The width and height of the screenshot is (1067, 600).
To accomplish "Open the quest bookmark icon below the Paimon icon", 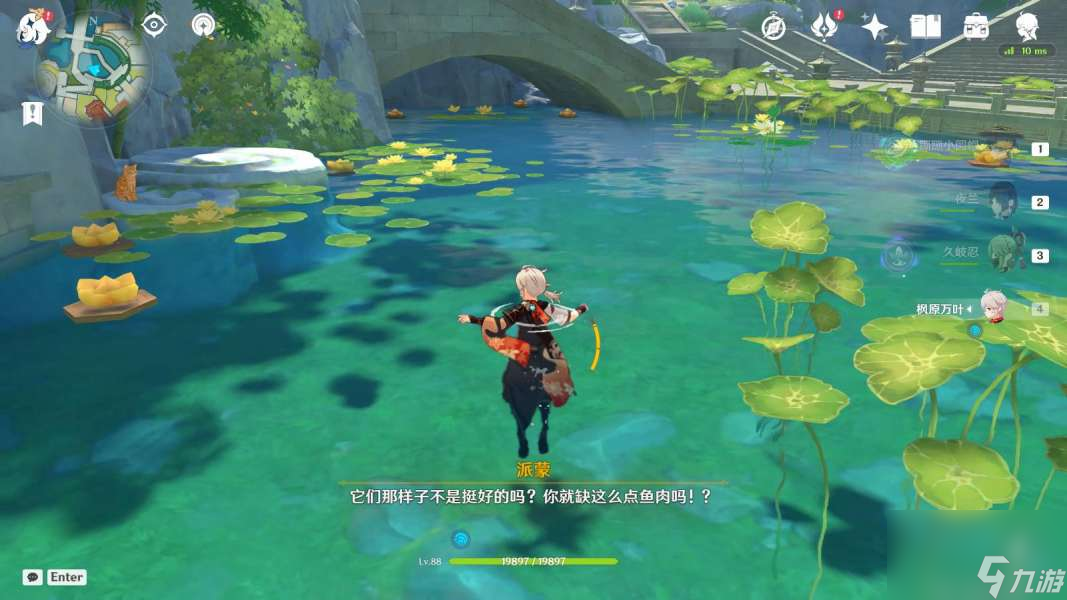I will 32,113.
